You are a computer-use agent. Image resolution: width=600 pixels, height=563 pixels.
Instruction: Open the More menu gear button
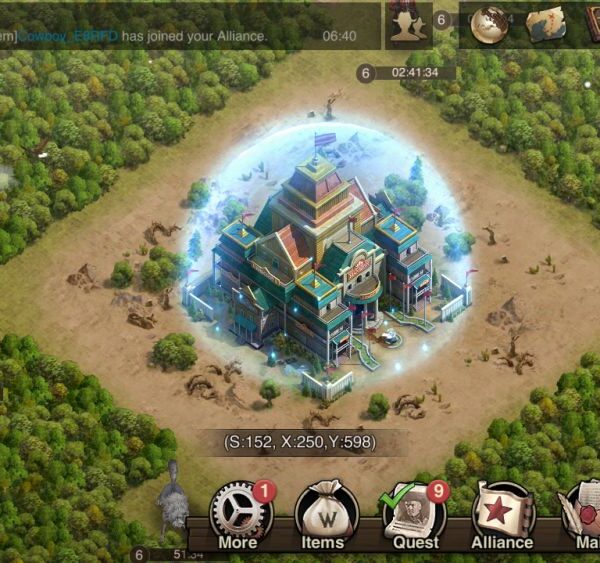(240, 514)
